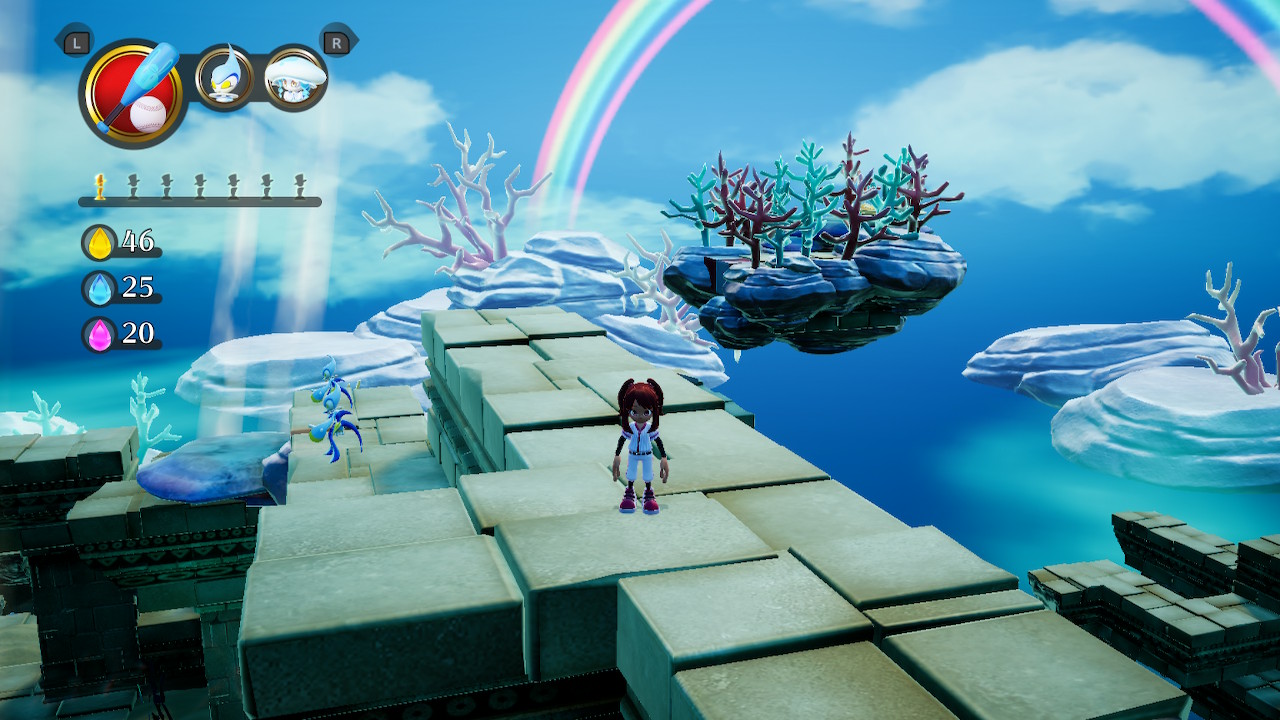This screenshot has height=720, width=1280.
Task: Select the baseball bat costume icon
Action: coord(134,94)
